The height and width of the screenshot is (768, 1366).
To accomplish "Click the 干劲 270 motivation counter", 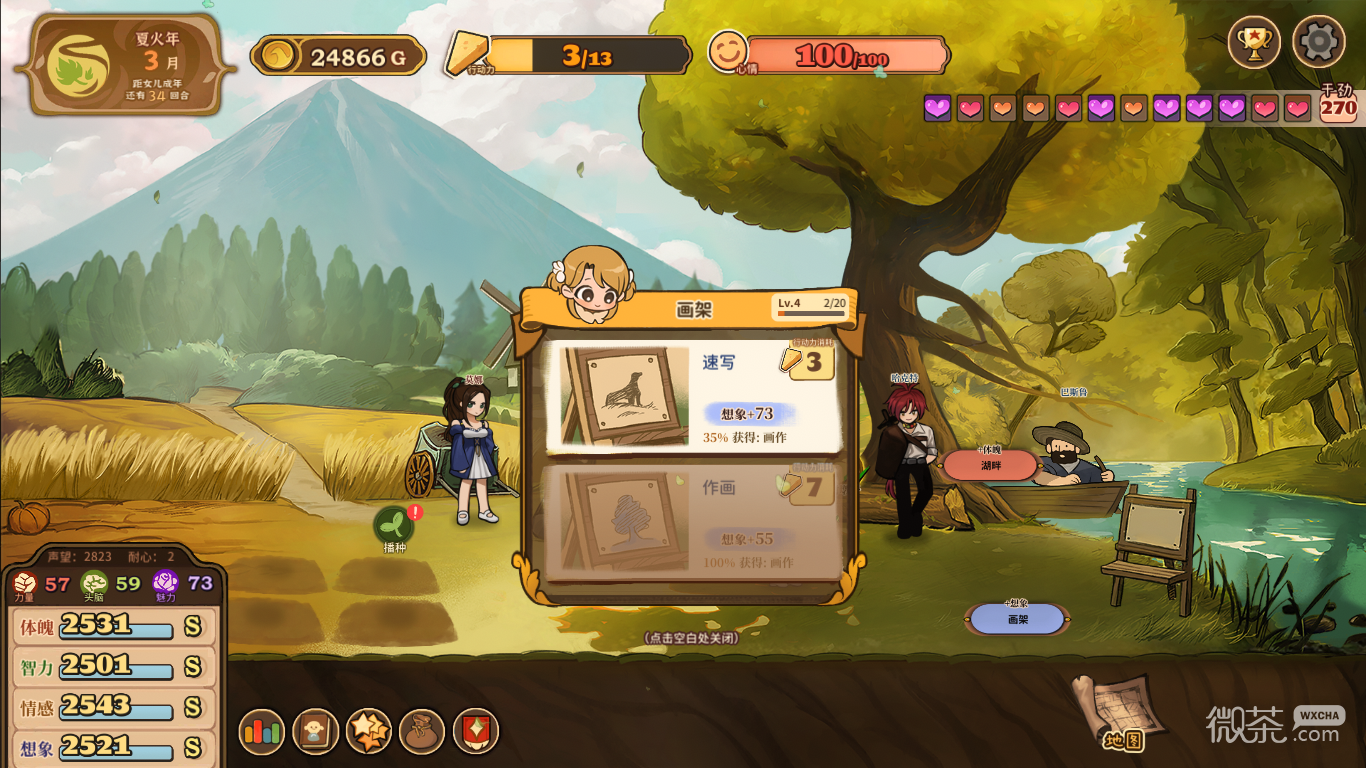I will coord(1338,104).
